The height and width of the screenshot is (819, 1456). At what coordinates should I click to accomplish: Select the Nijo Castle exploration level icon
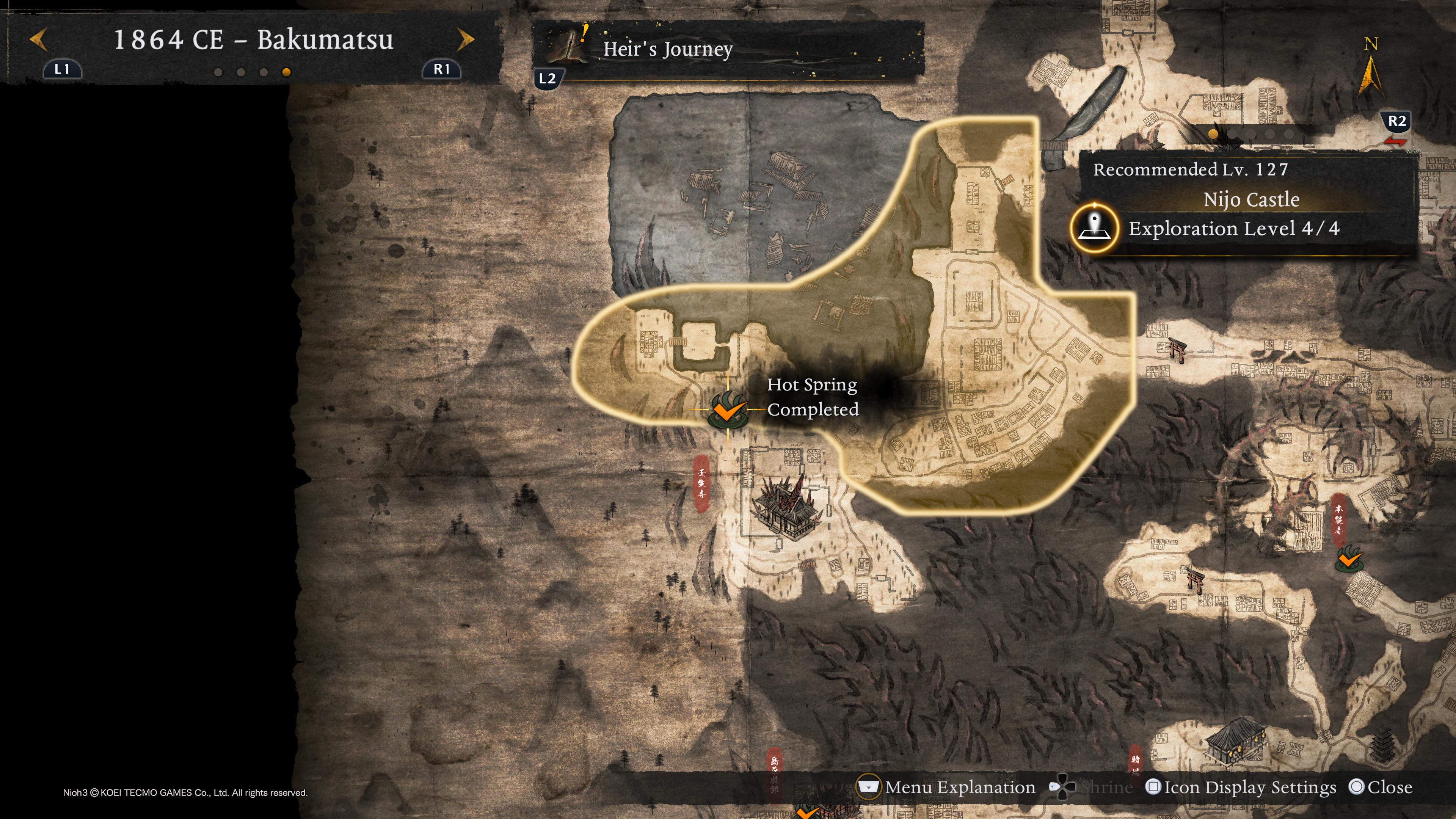coord(1094,228)
